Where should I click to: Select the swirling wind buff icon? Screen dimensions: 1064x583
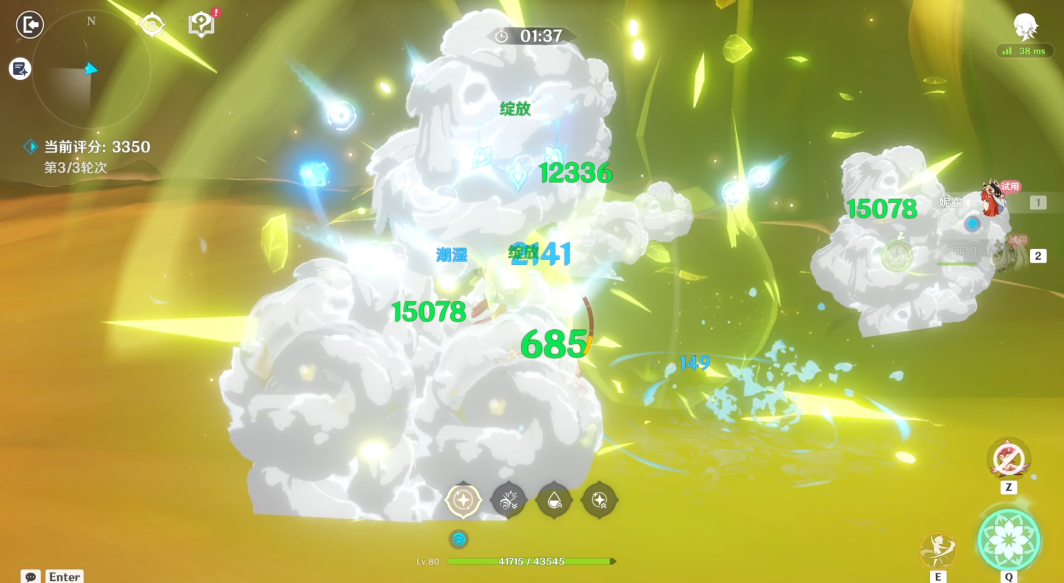click(x=509, y=499)
